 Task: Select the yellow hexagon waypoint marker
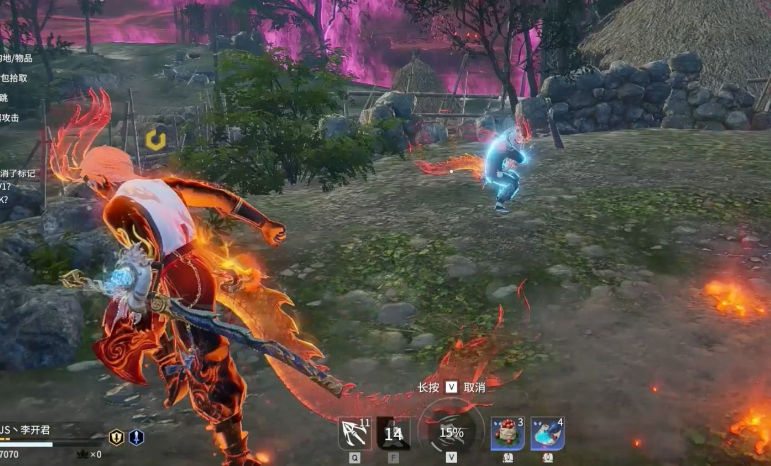pyautogui.click(x=156, y=140)
